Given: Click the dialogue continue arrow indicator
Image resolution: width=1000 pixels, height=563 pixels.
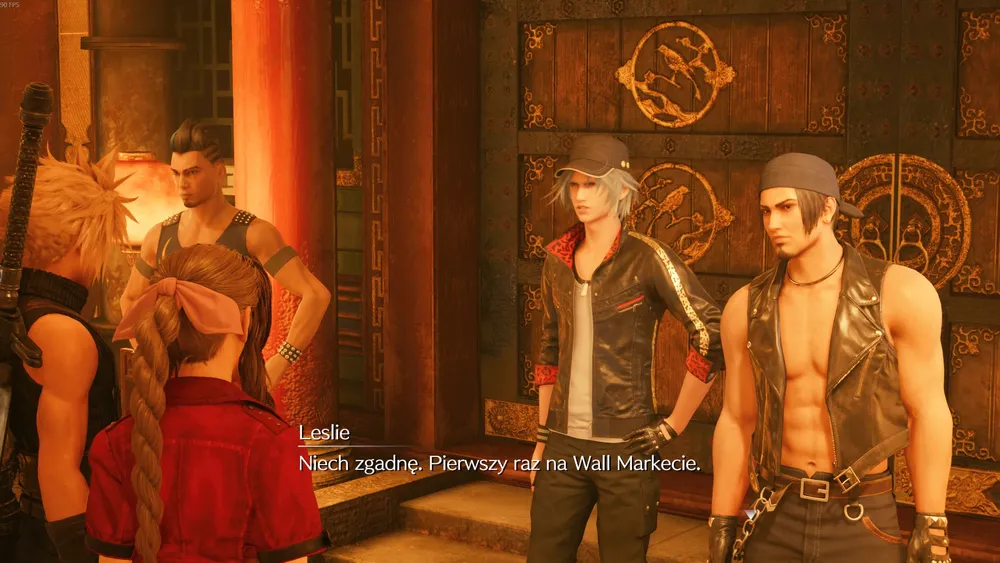Looking at the screenshot, I should point(750,513).
